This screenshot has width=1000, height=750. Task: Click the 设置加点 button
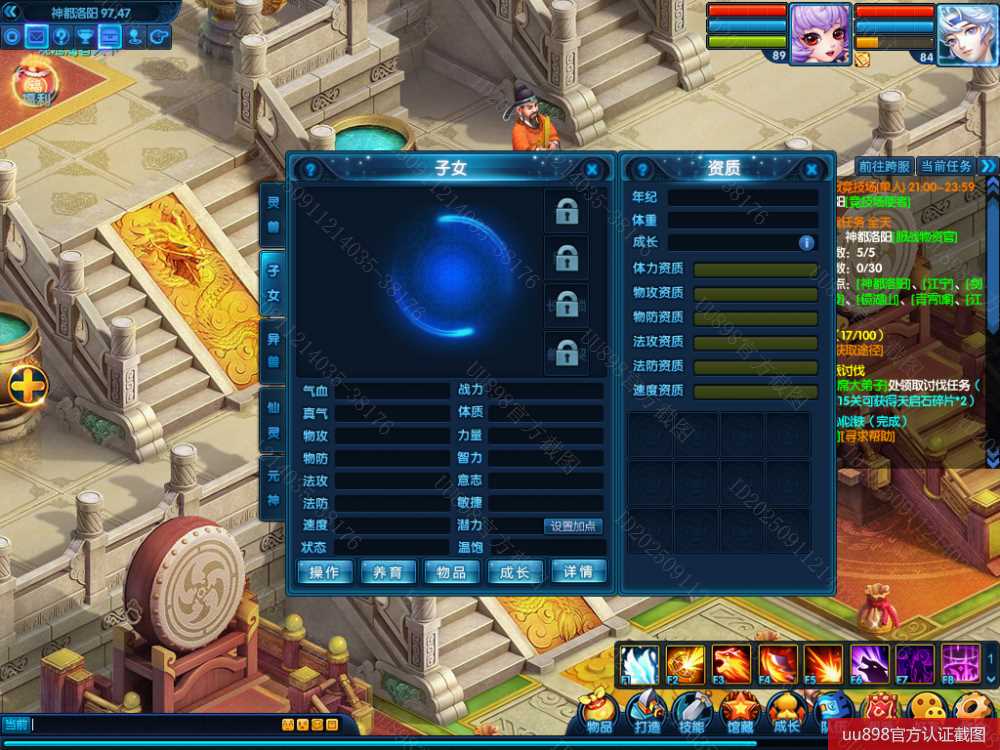click(x=574, y=526)
